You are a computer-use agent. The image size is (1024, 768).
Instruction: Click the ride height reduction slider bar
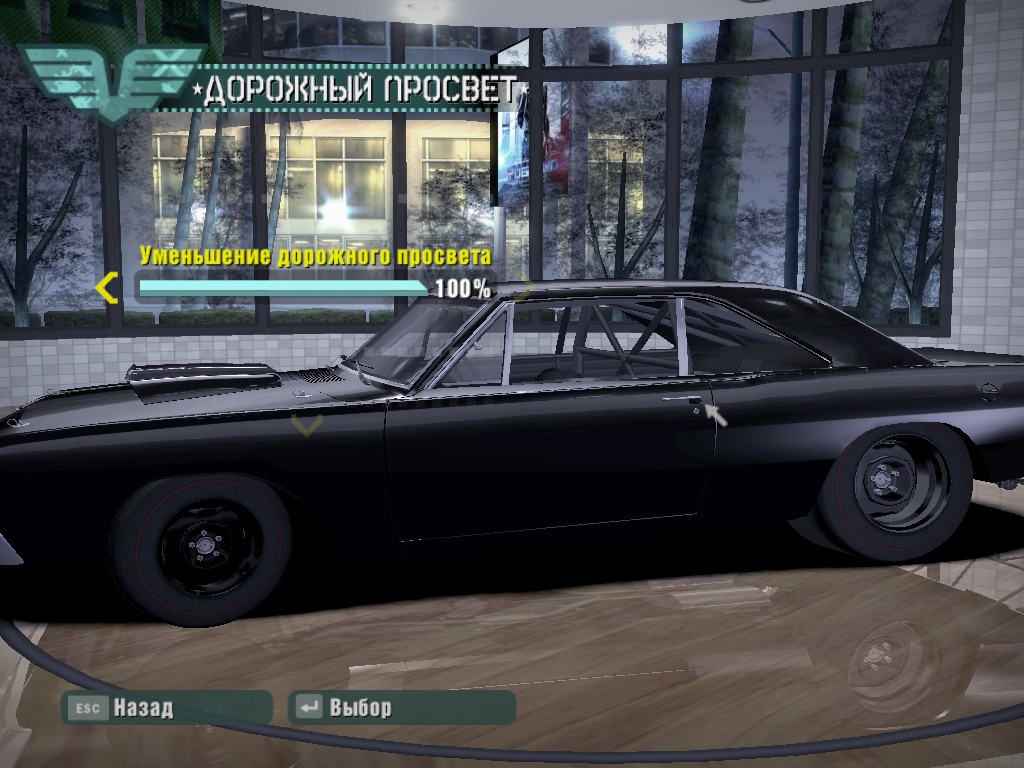click(283, 290)
